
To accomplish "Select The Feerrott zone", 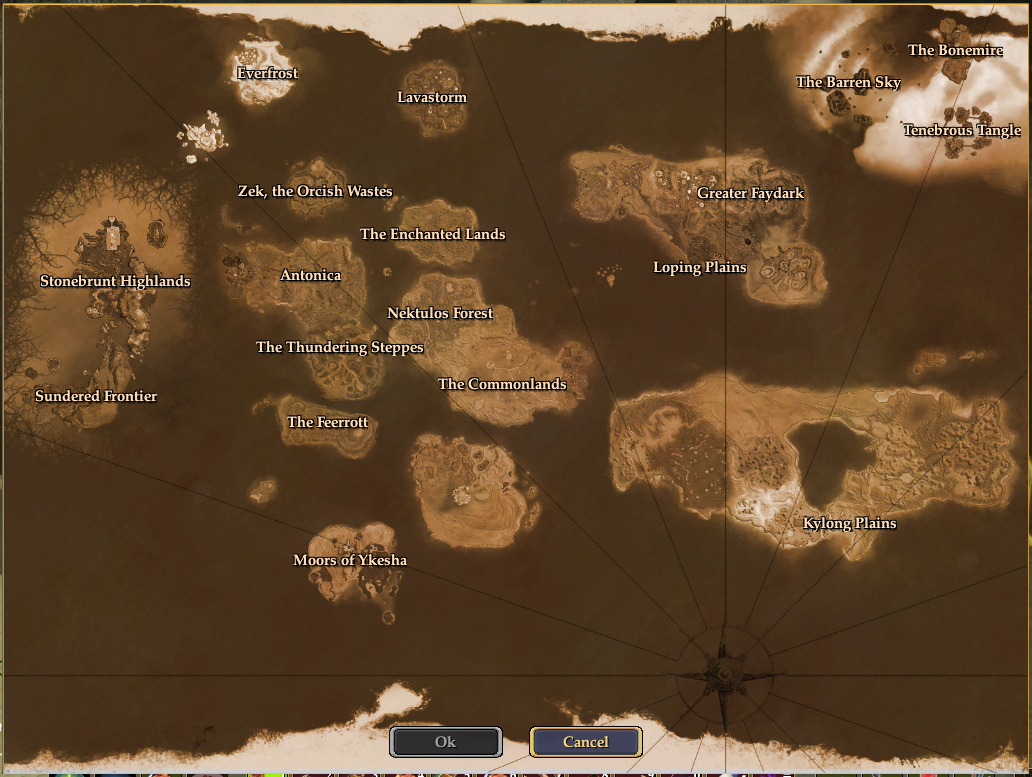I will (x=327, y=422).
